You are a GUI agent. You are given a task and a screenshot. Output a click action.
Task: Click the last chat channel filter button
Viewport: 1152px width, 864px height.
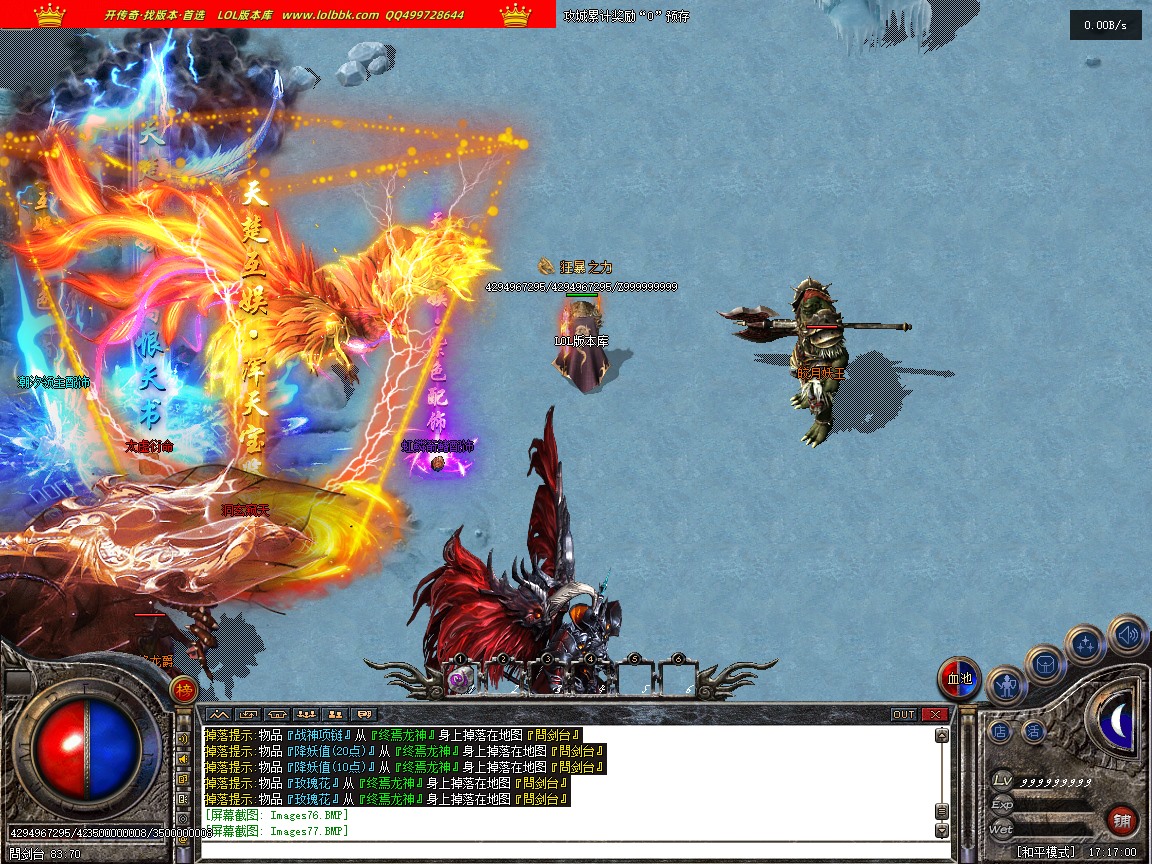click(x=364, y=714)
